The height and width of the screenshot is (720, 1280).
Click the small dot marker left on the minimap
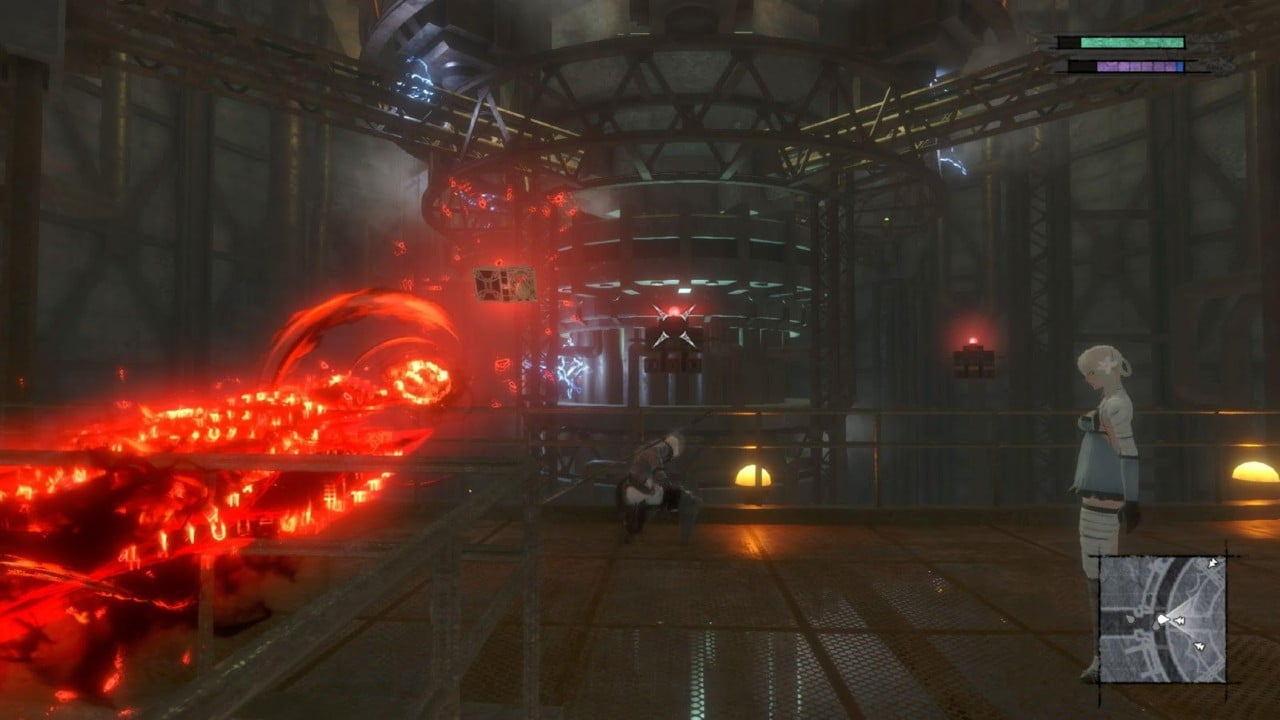[1131, 620]
